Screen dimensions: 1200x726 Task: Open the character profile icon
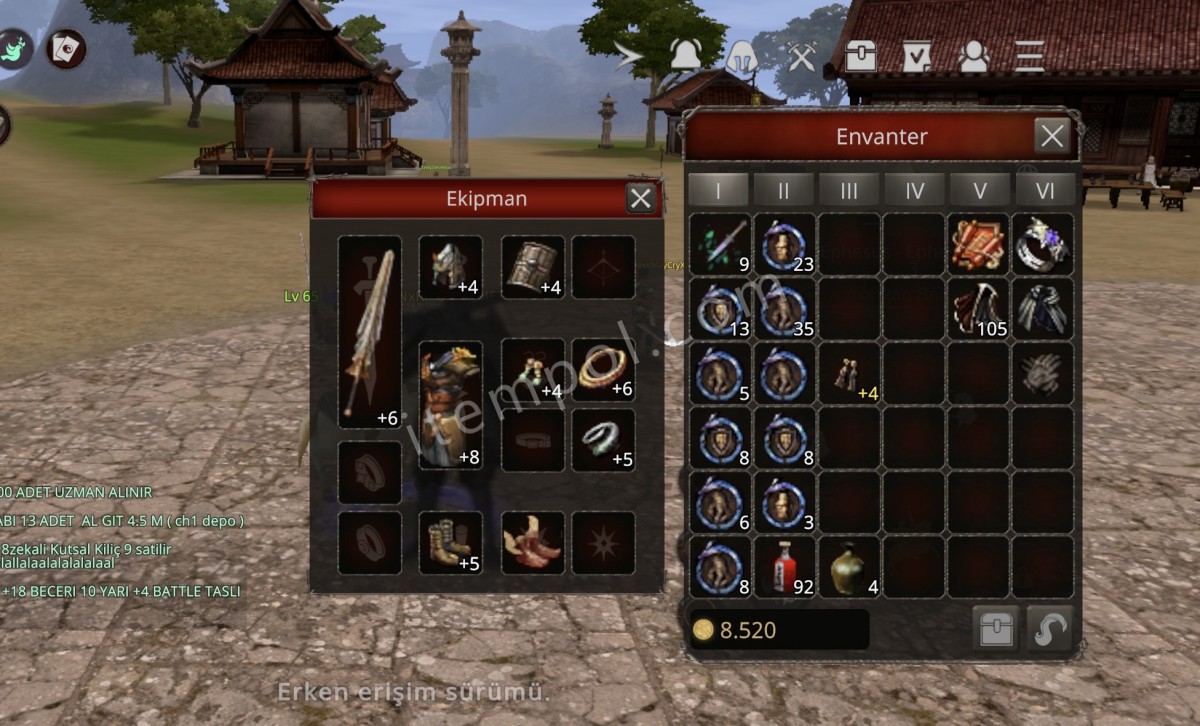973,56
